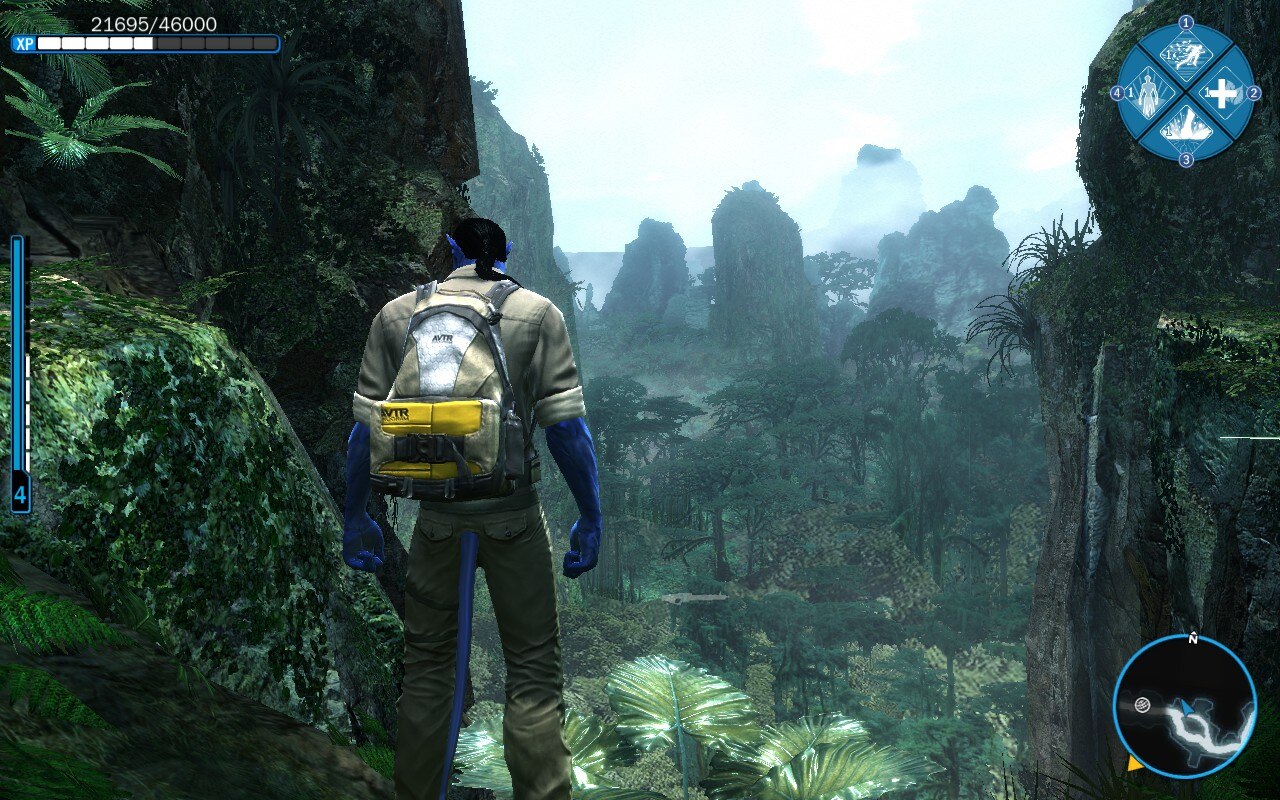Viewport: 1280px width, 800px height.
Task: Click the number 2 badge on the skill wheel
Action: click(1252, 90)
